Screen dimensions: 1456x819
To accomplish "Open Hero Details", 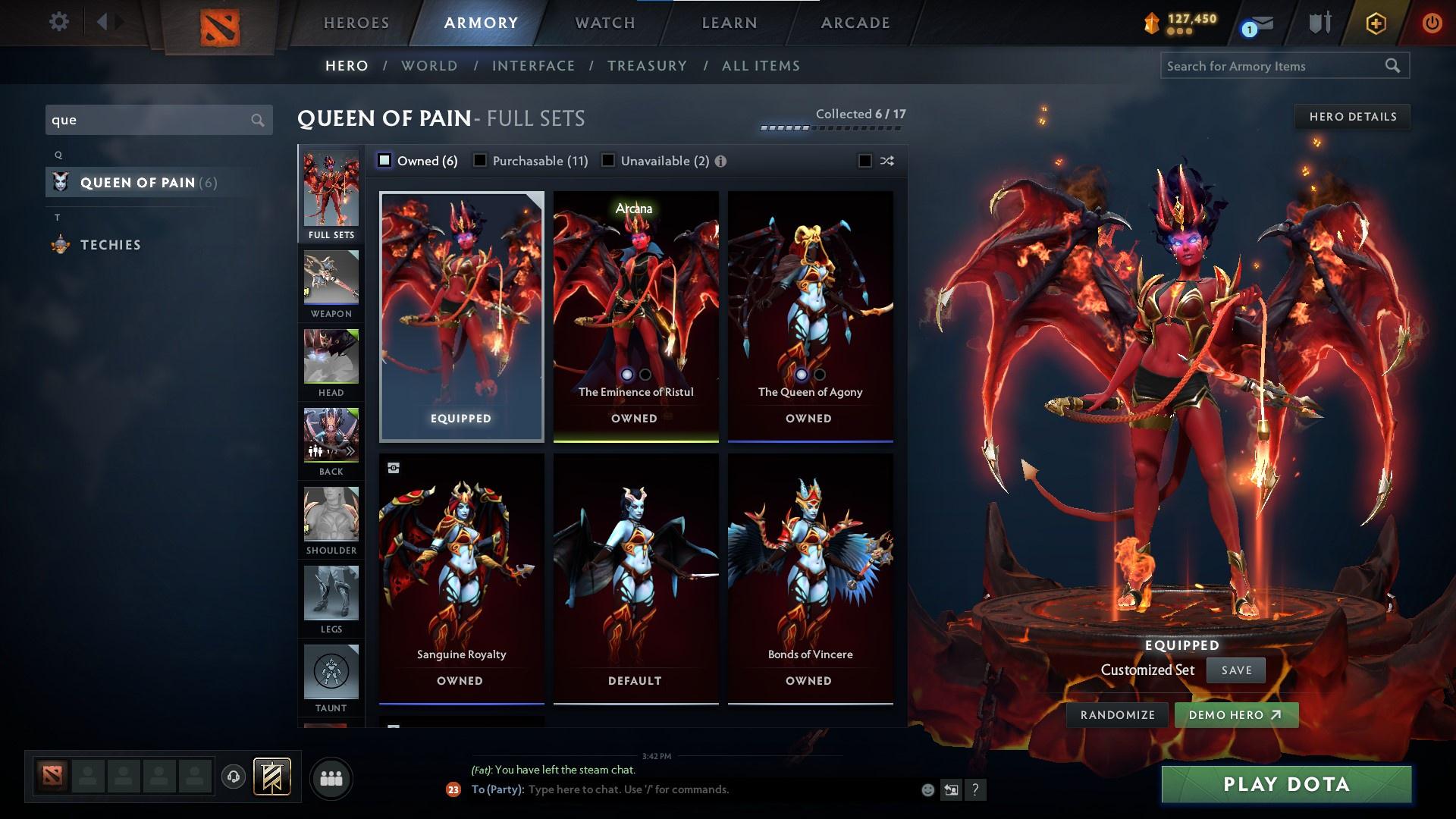I will pos(1352,116).
